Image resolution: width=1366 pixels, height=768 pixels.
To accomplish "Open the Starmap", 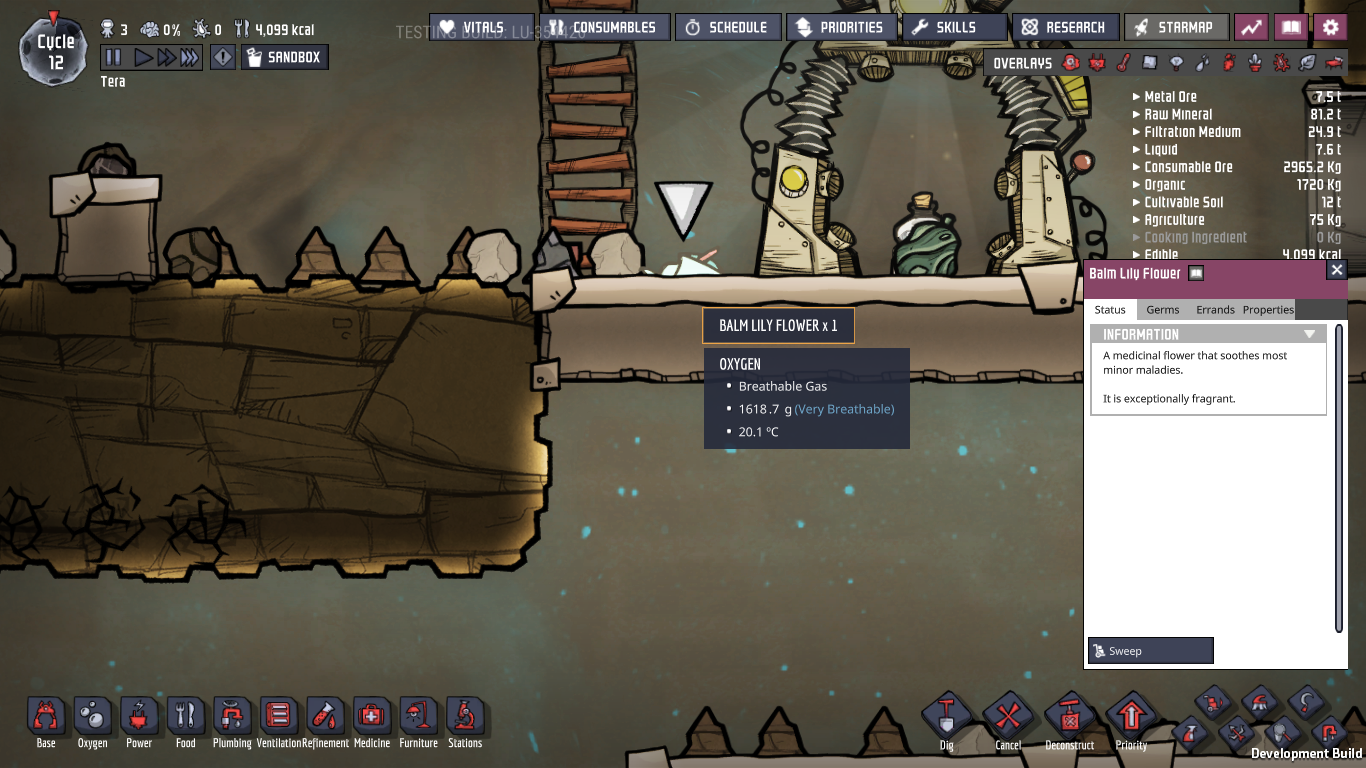I will 1175,27.
